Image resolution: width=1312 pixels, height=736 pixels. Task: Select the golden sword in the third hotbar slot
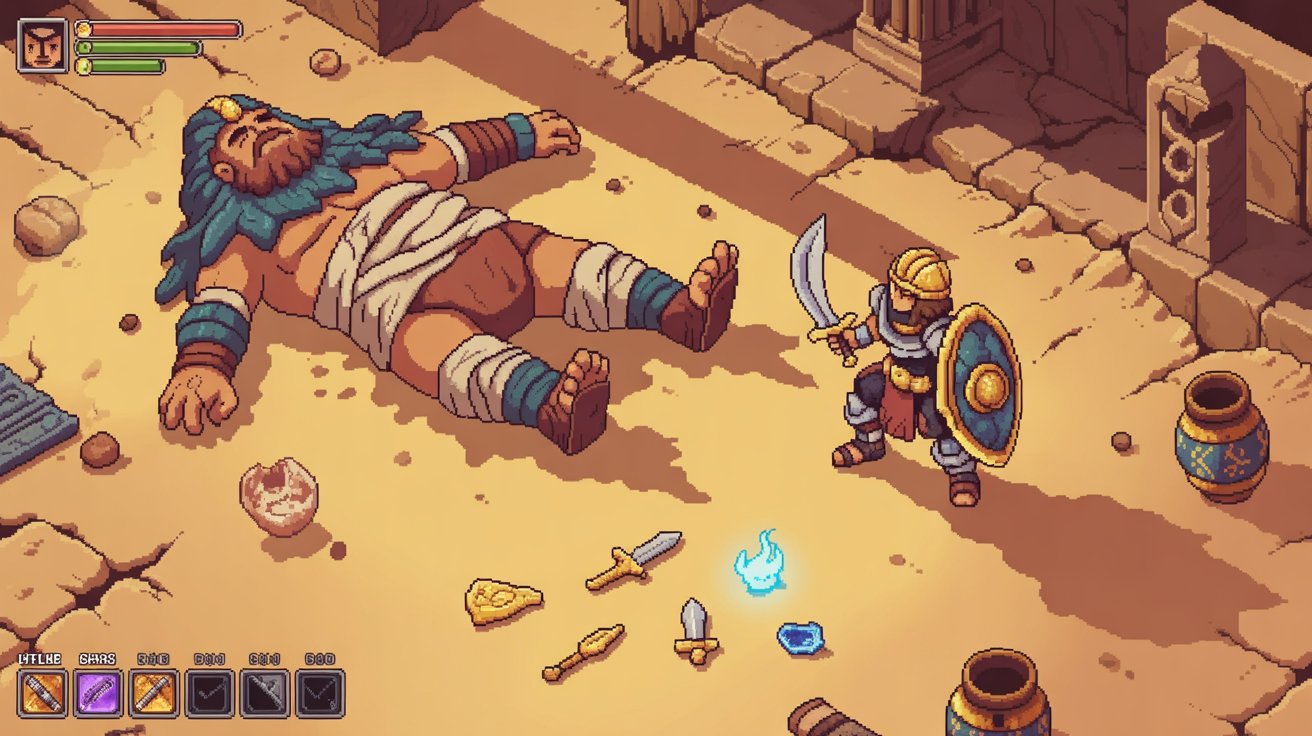[154, 690]
